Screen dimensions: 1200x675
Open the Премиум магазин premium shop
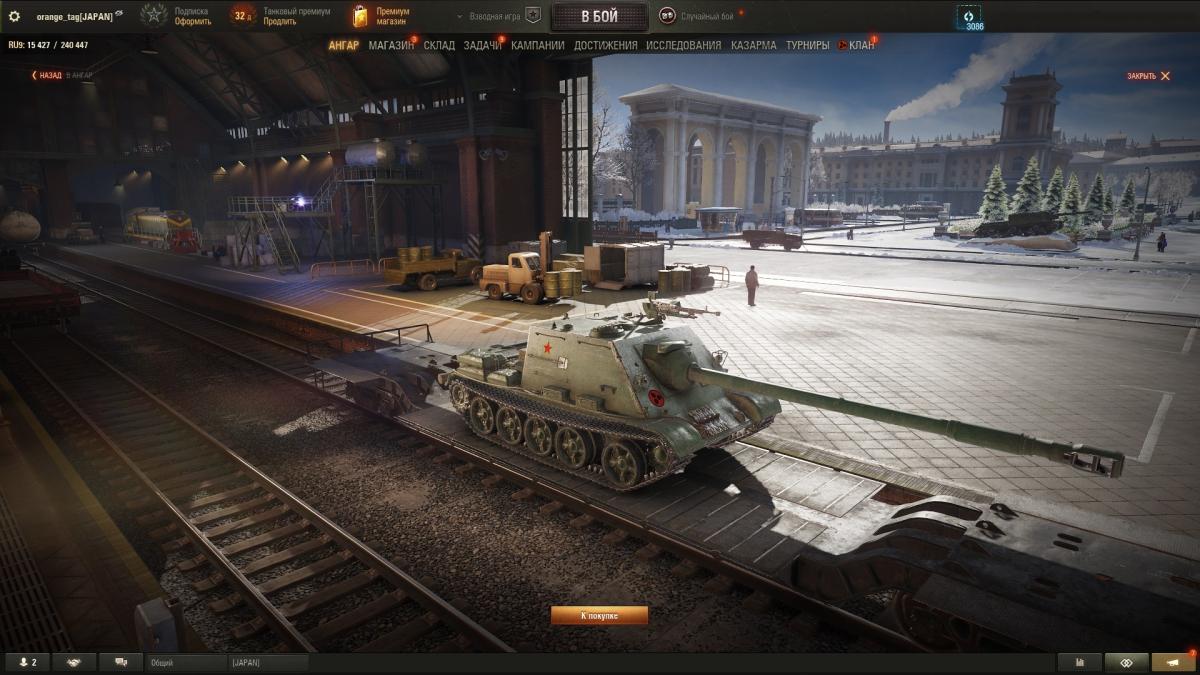click(382, 16)
